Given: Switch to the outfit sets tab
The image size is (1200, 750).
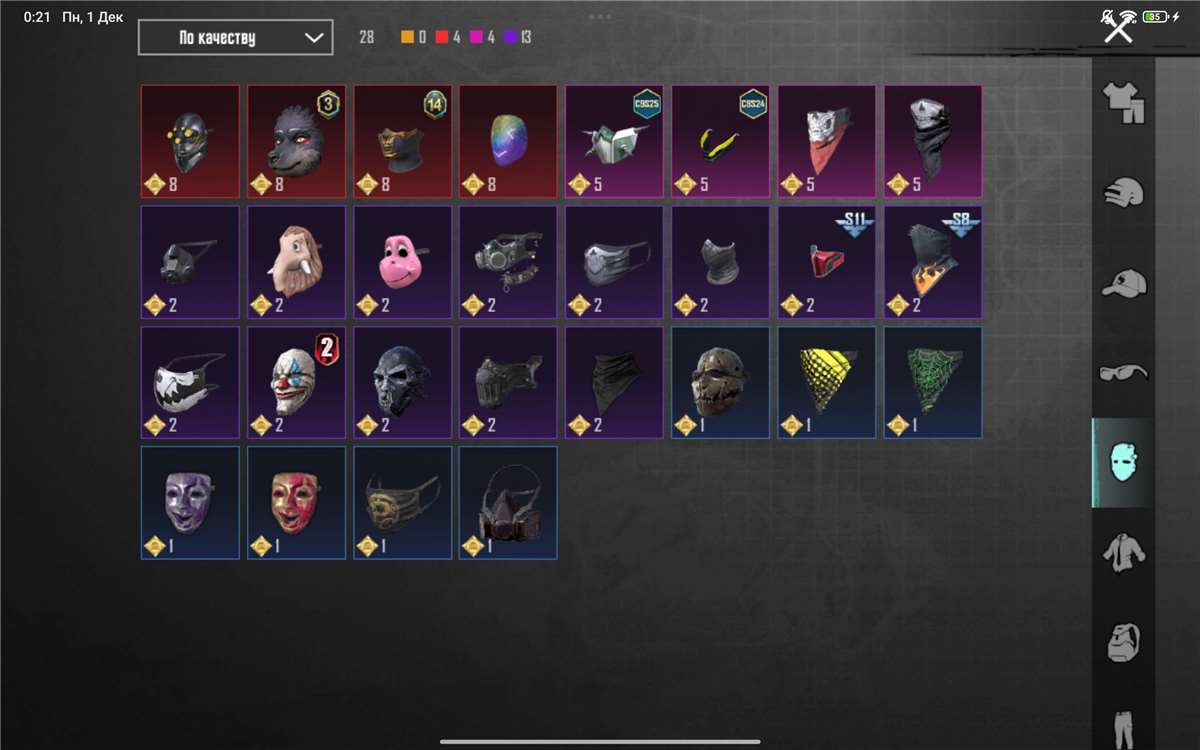Looking at the screenshot, I should [1123, 103].
